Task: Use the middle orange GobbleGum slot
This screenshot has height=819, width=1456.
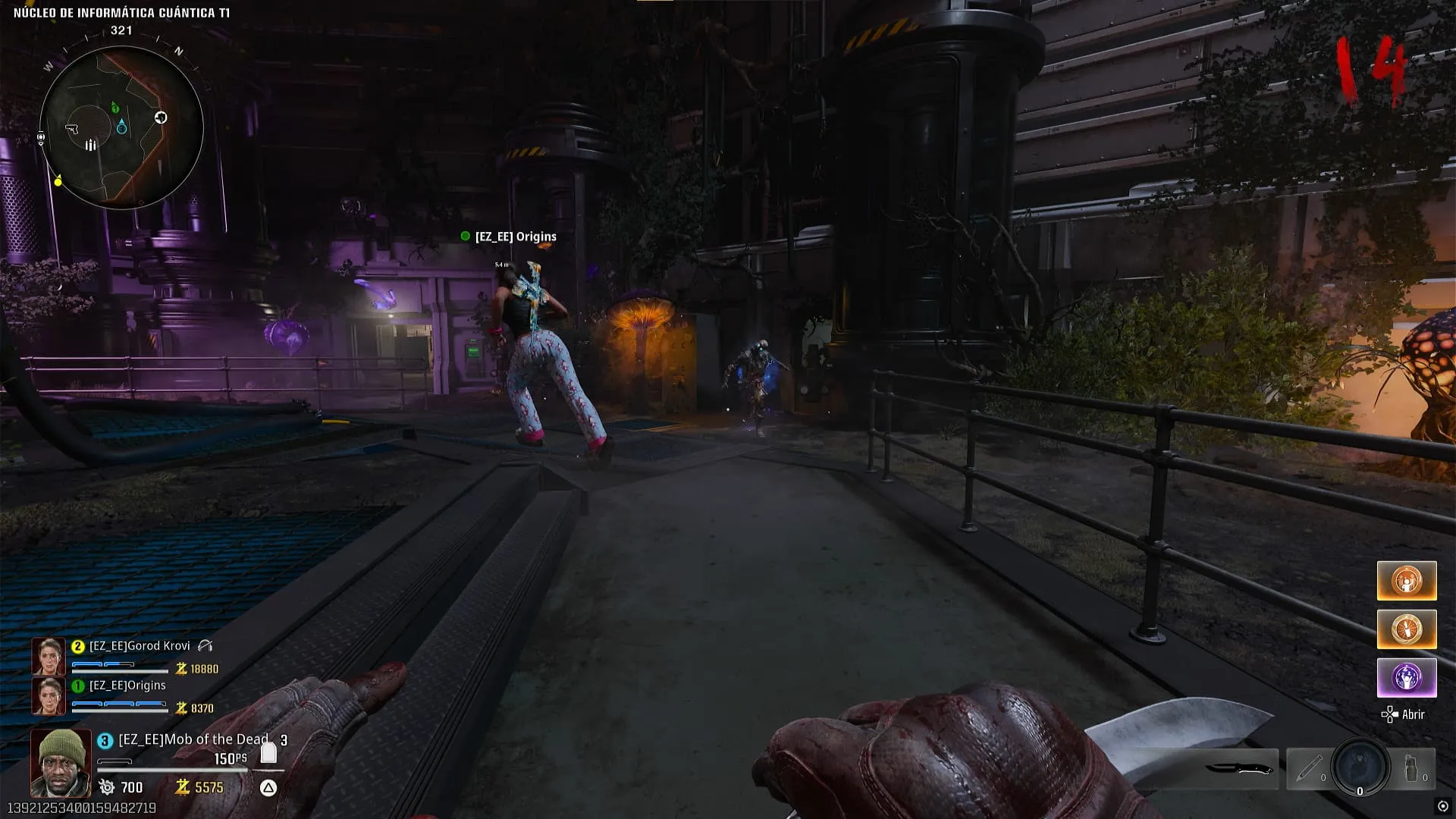Action: (1406, 629)
